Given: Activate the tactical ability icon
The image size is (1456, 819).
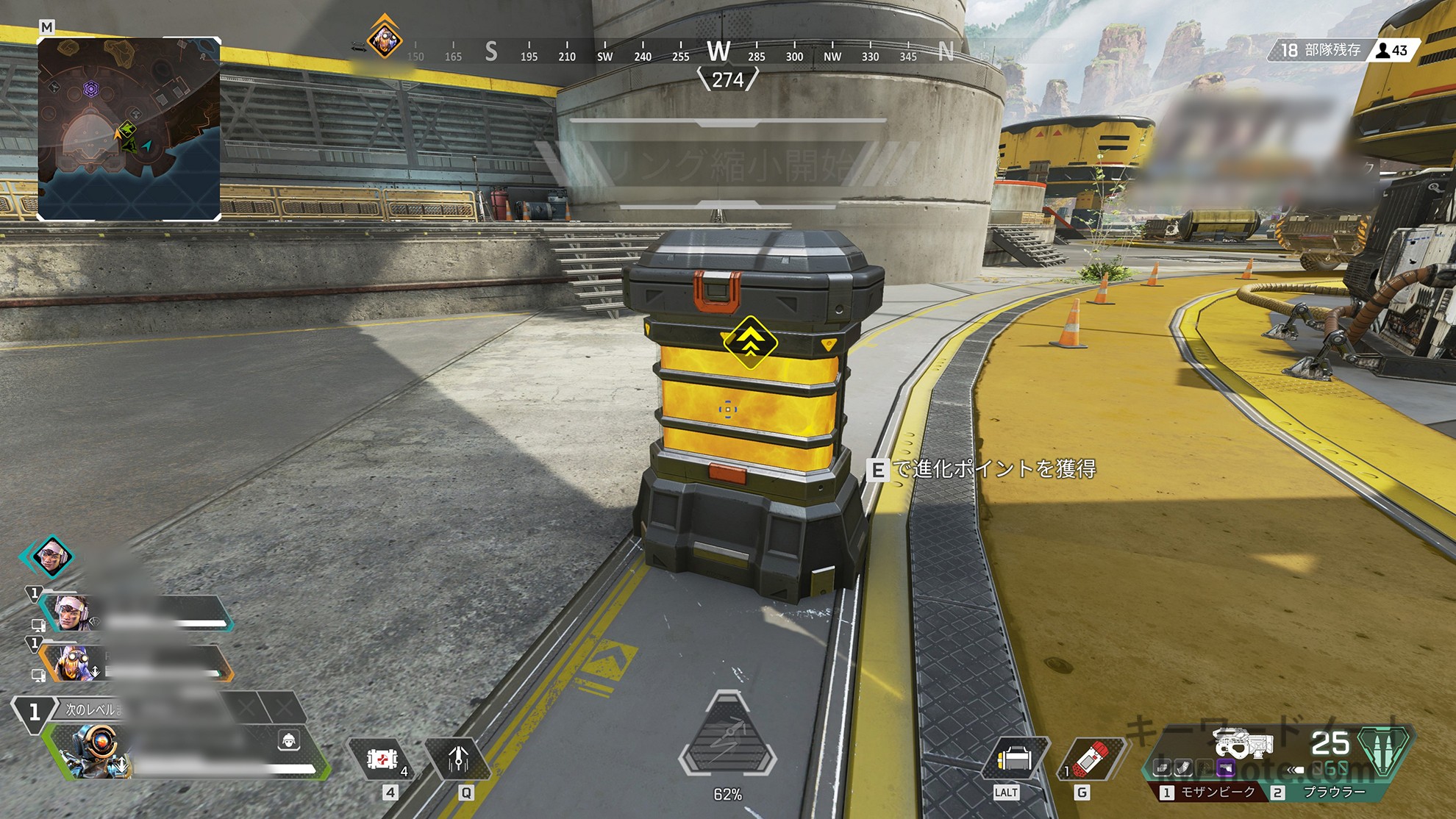Looking at the screenshot, I should (x=459, y=759).
